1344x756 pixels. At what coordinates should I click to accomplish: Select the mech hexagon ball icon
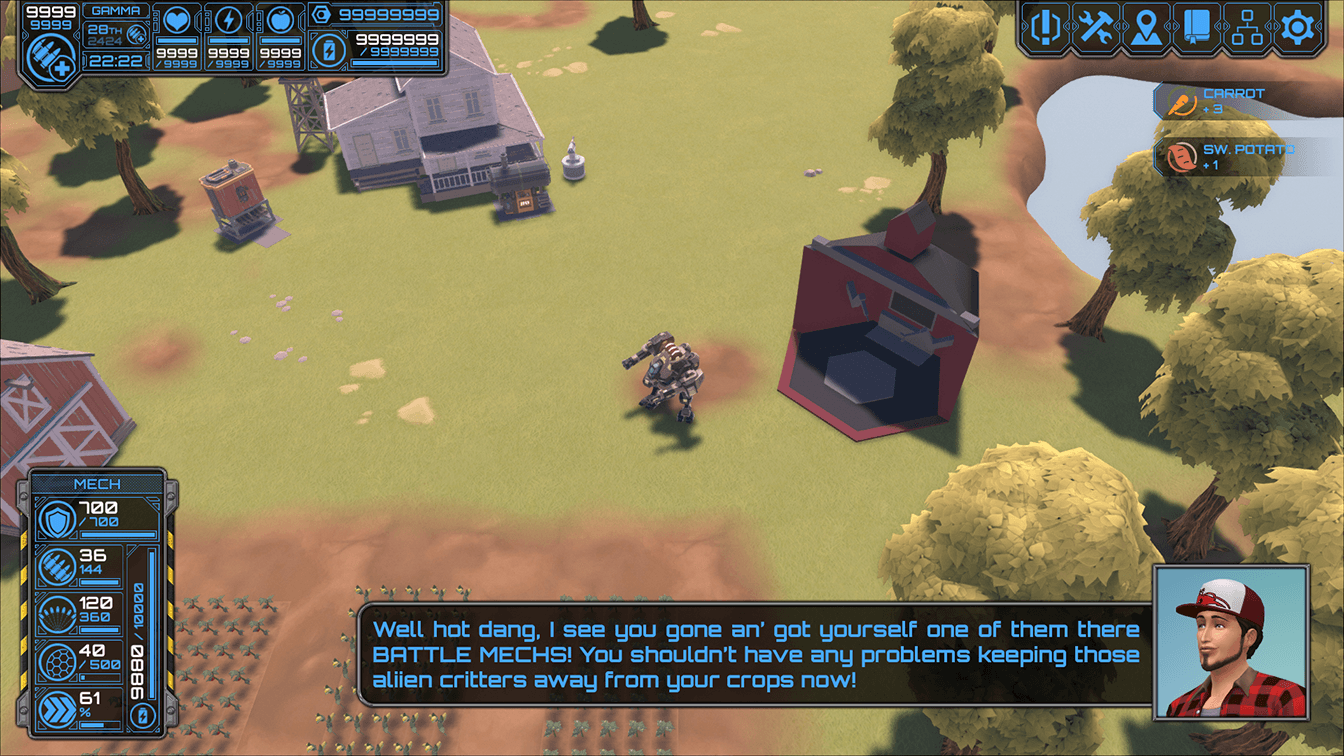pyautogui.click(x=55, y=661)
